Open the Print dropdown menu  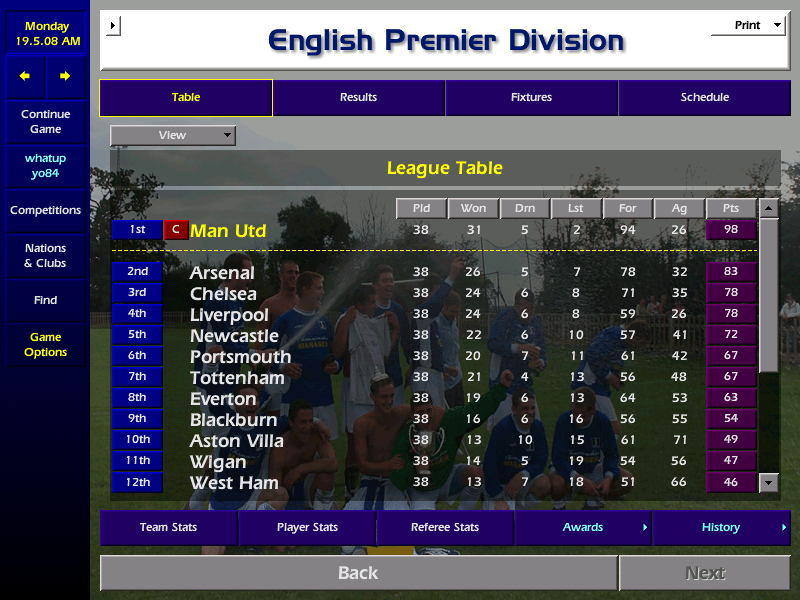pos(748,26)
